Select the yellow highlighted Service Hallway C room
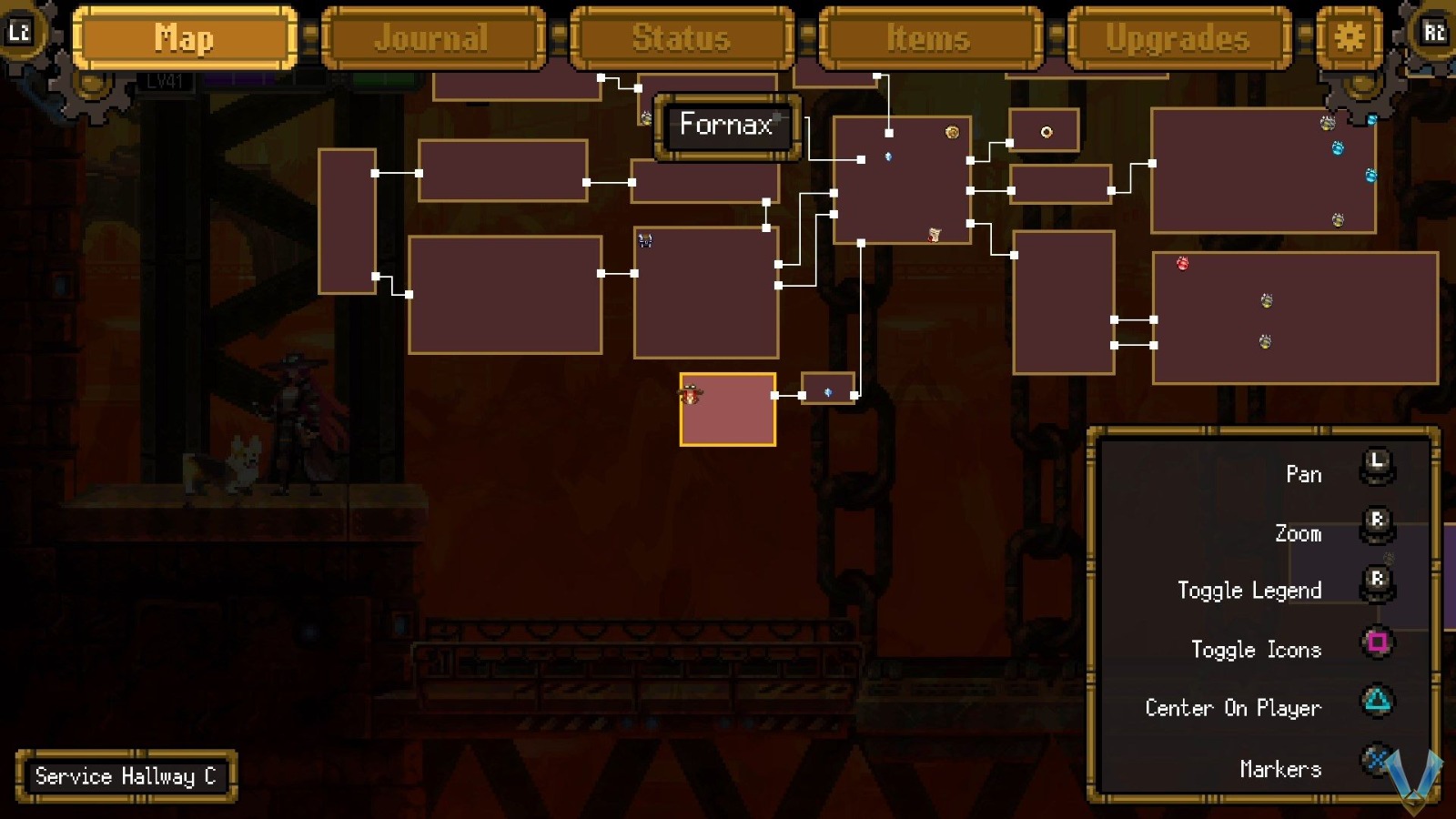1456x819 pixels. (x=726, y=409)
